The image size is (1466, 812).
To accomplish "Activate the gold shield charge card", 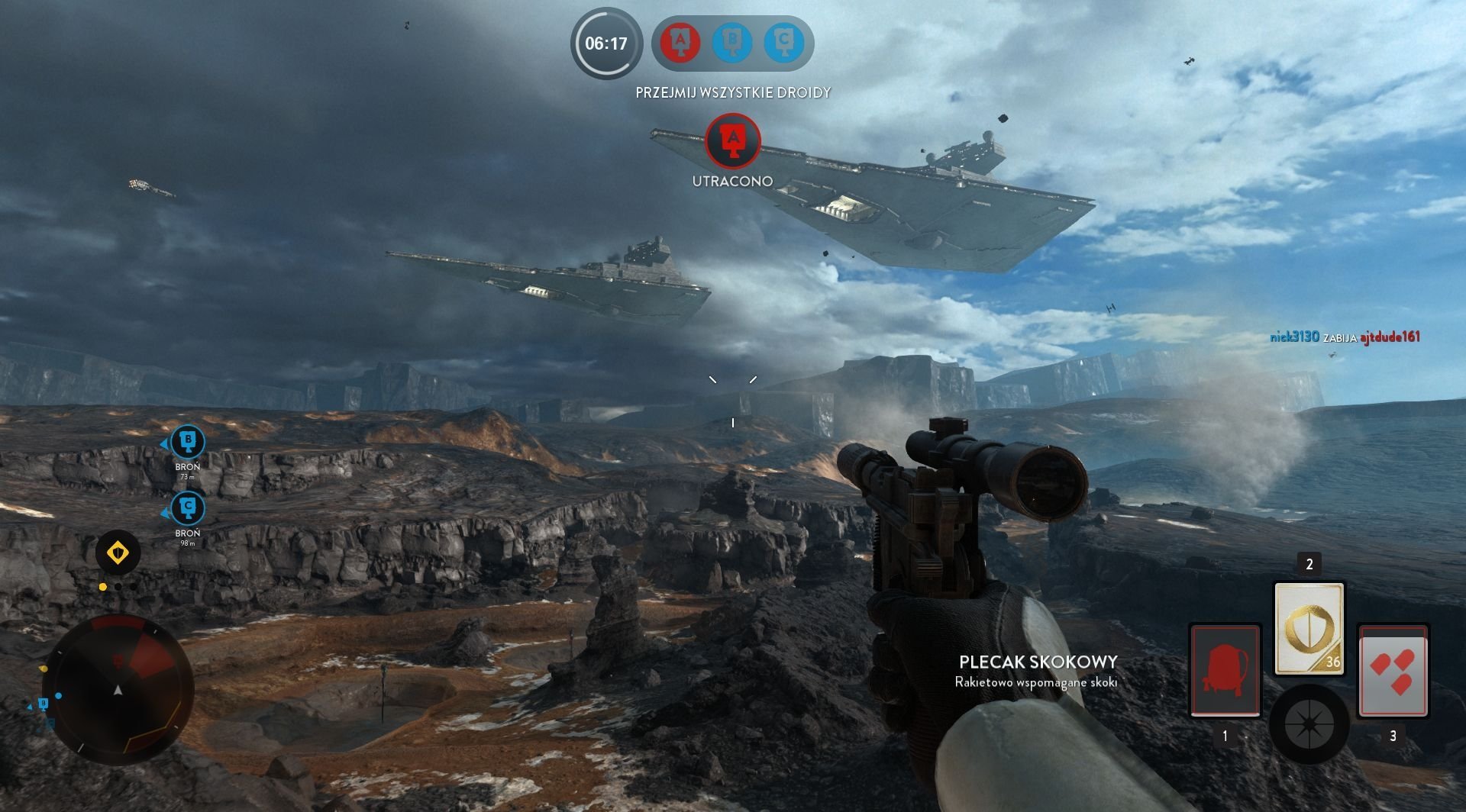I will [1309, 628].
